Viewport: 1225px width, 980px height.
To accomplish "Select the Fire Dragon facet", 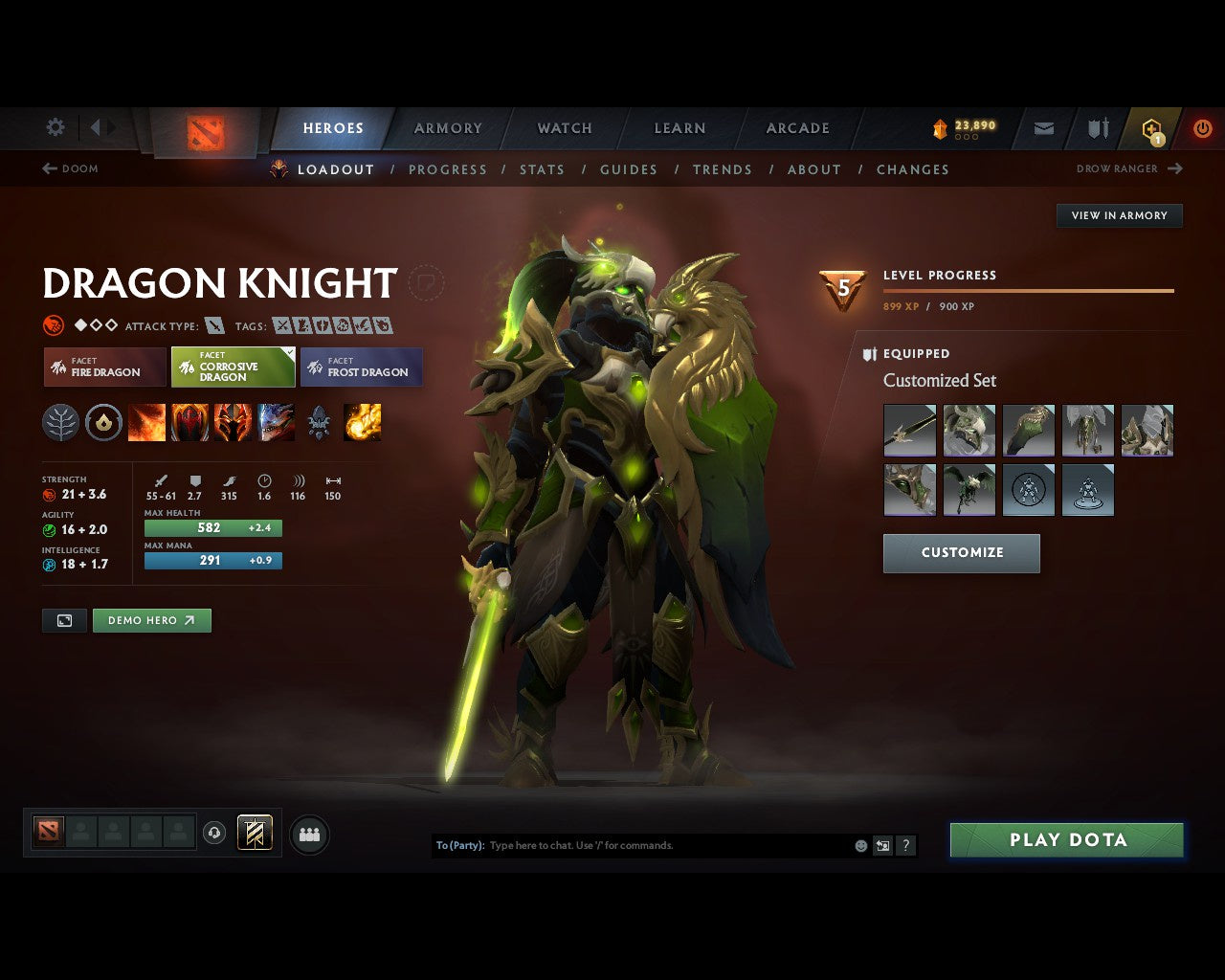I will 103,367.
